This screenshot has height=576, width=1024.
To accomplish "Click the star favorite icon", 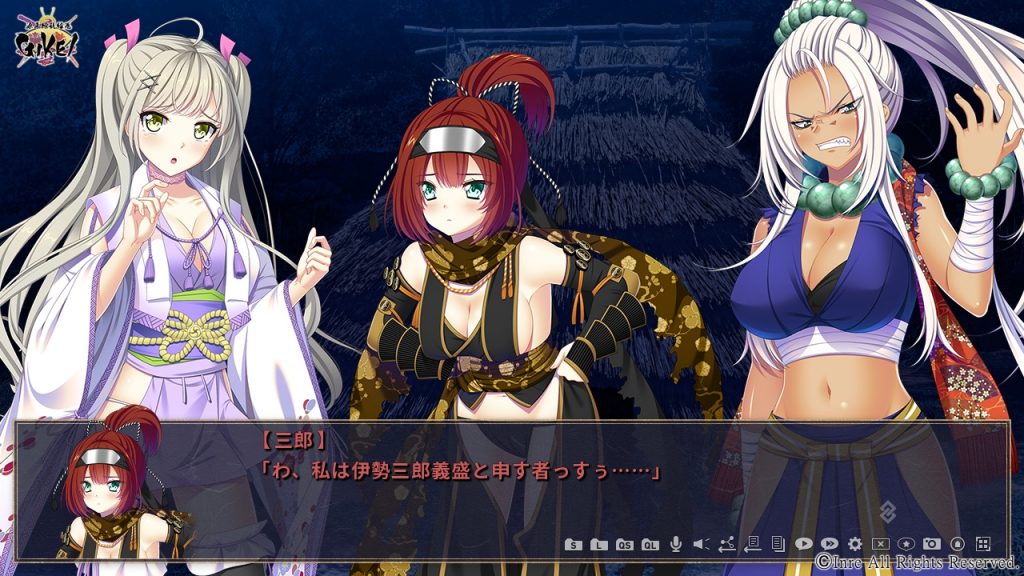I will (906, 544).
